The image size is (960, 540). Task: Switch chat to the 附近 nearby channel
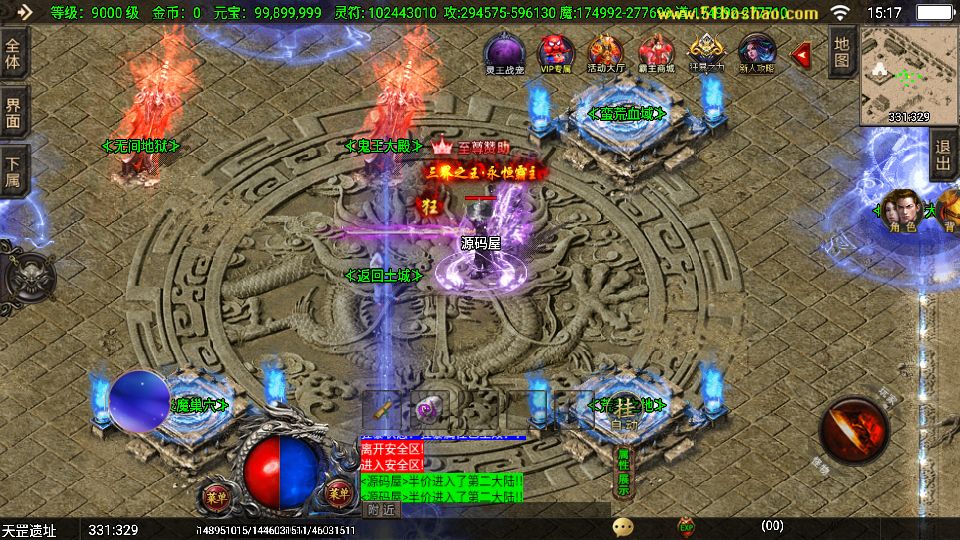(381, 509)
